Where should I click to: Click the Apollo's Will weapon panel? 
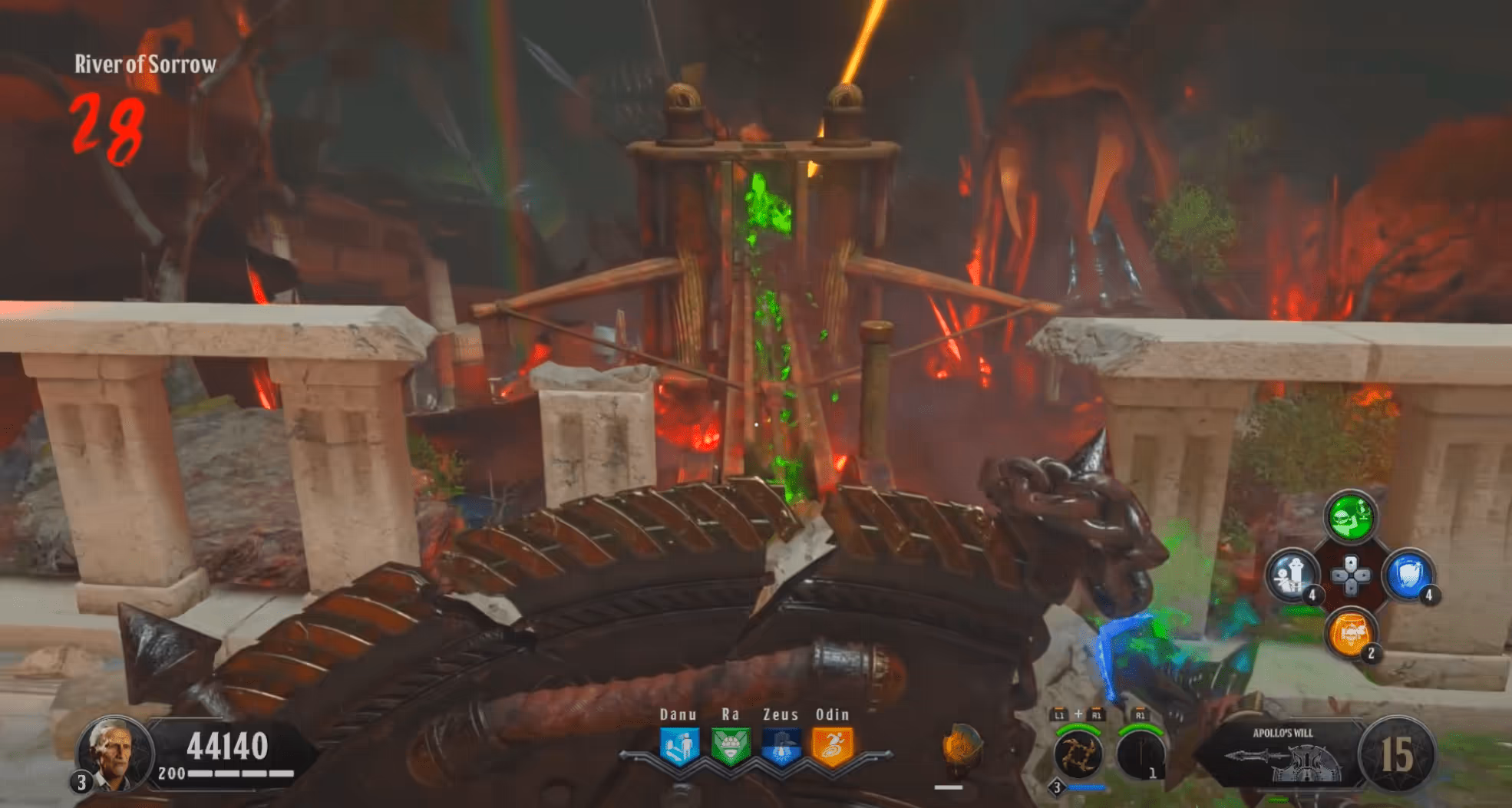1283,755
